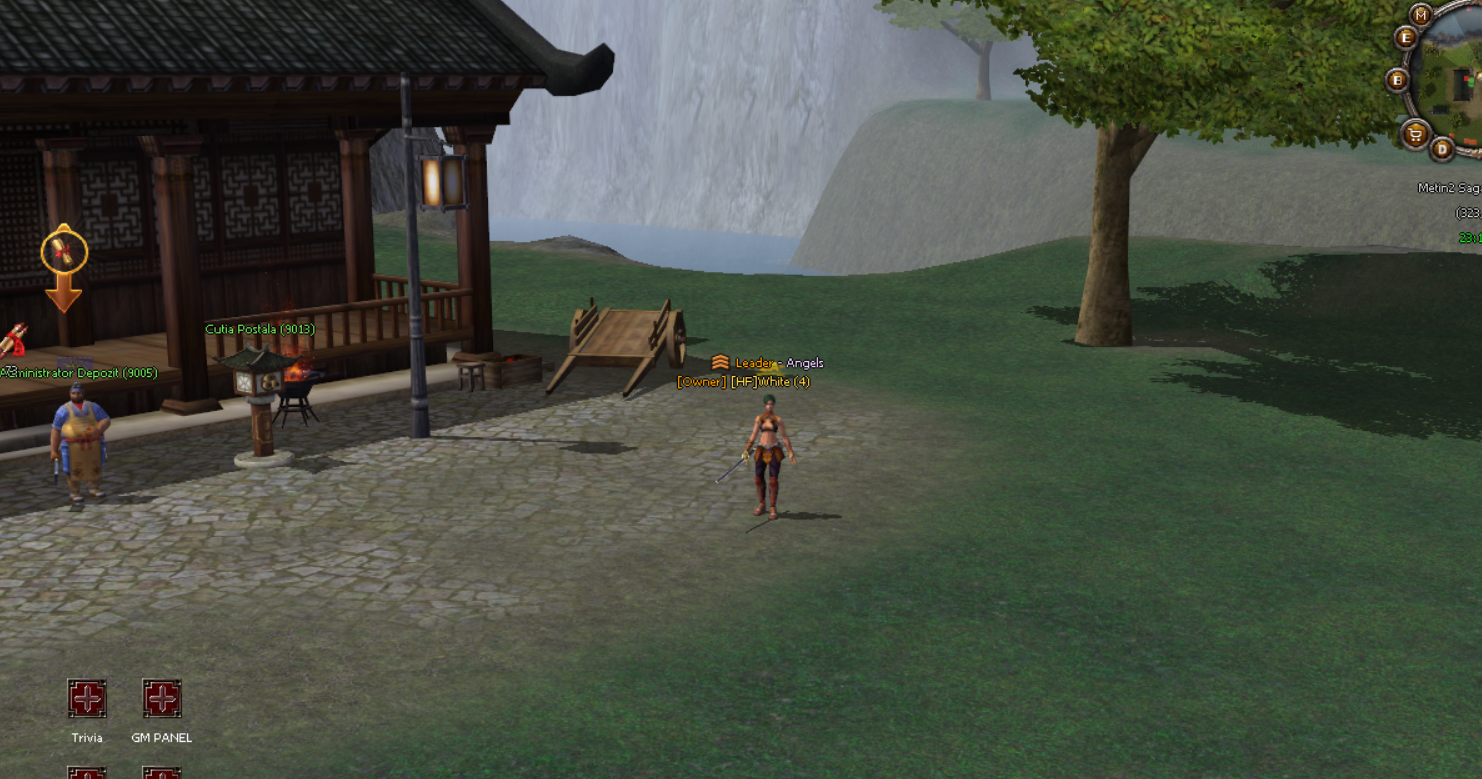Click the B button on the minimap ring
1482x779 pixels.
(x=1397, y=80)
